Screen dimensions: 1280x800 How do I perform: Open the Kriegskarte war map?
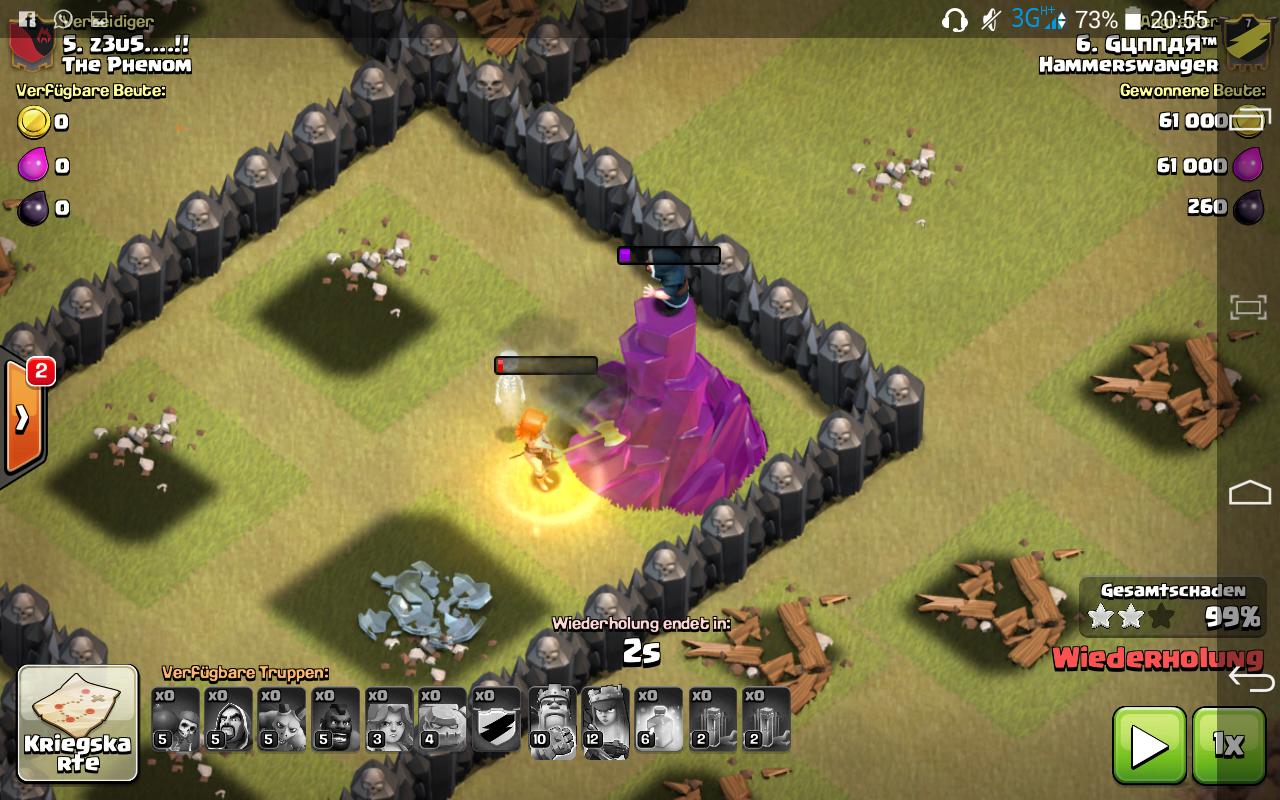[x=78, y=722]
